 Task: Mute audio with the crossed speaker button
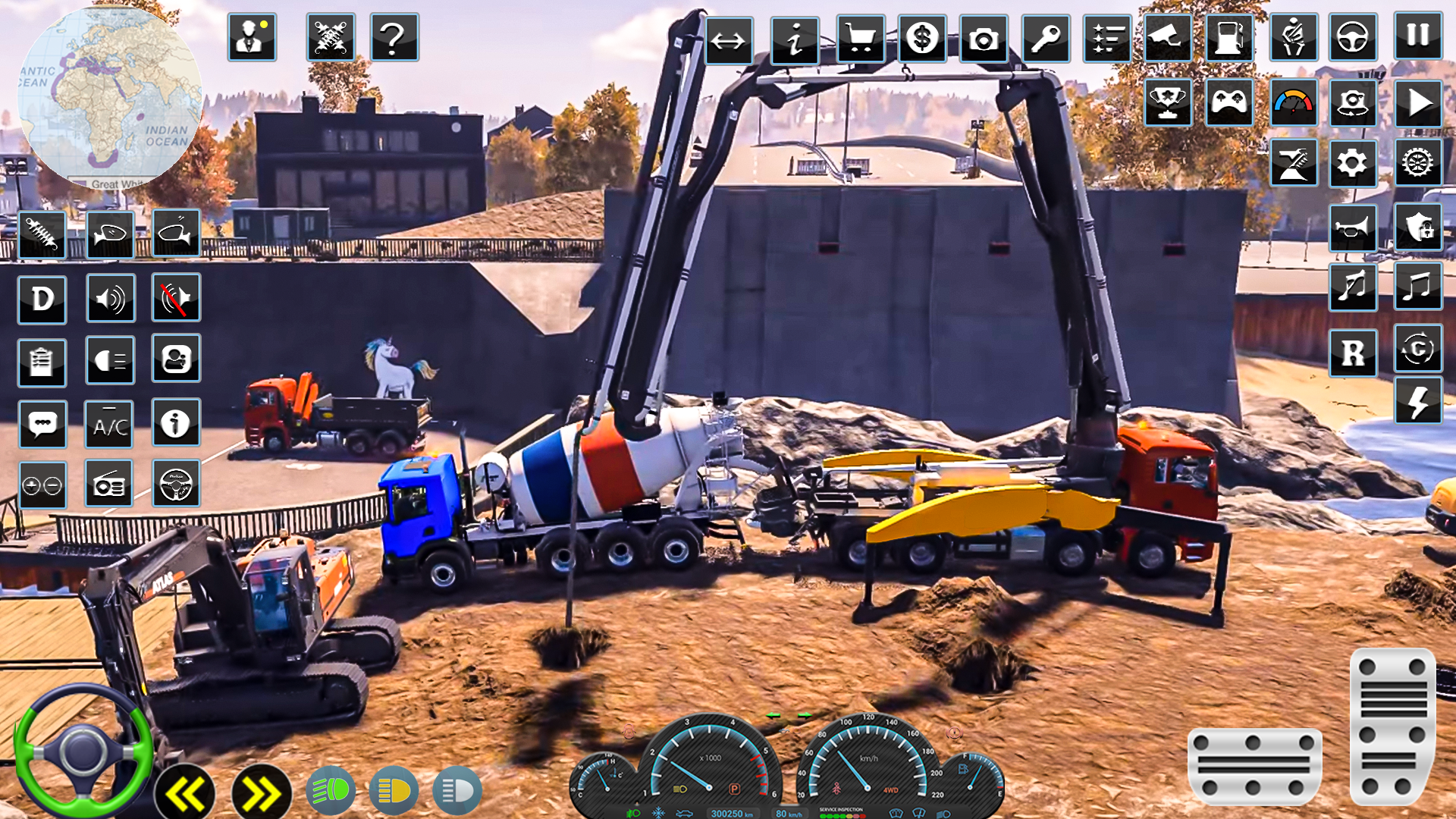pyautogui.click(x=176, y=299)
